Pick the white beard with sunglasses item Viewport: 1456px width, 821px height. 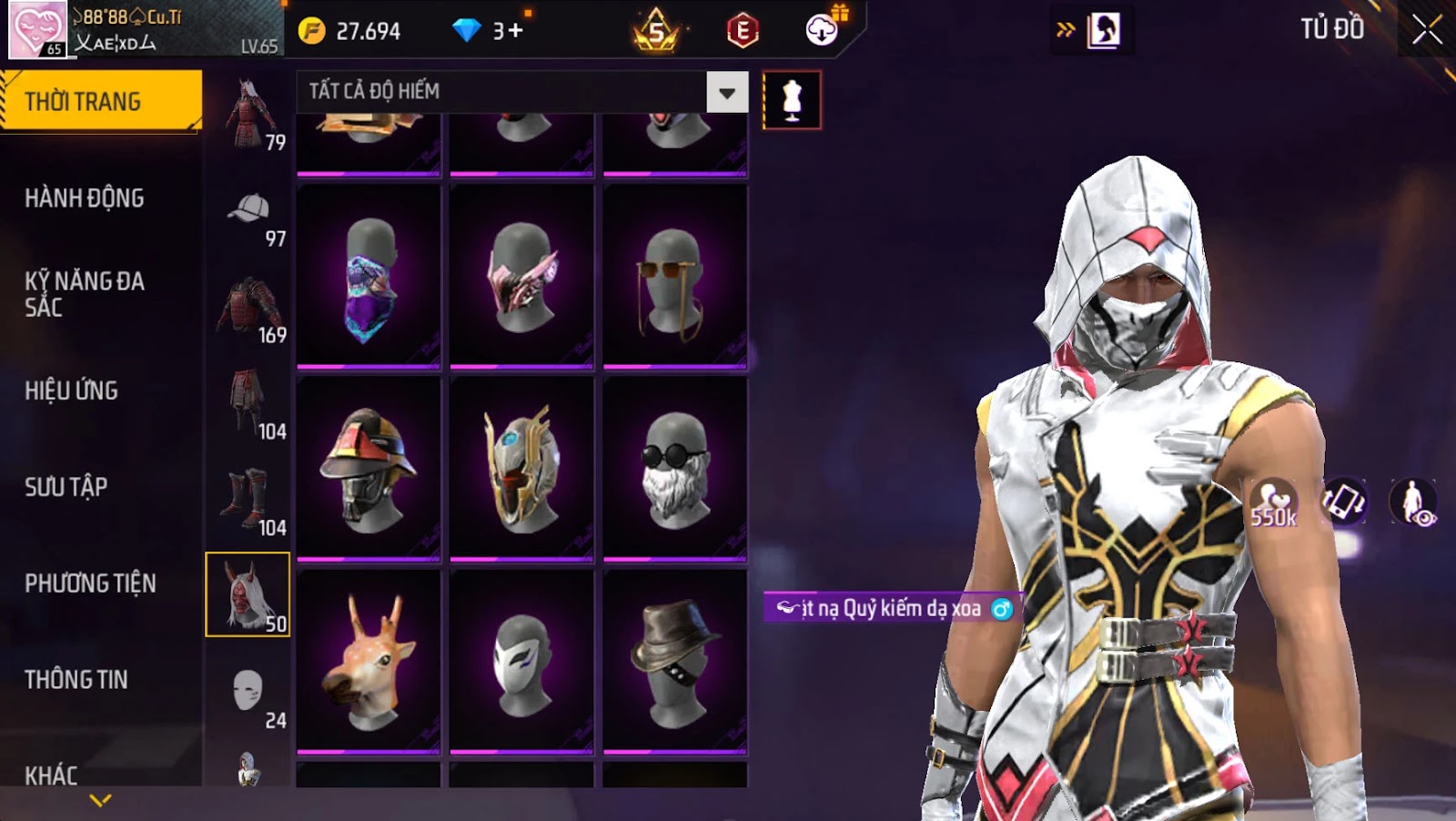674,469
